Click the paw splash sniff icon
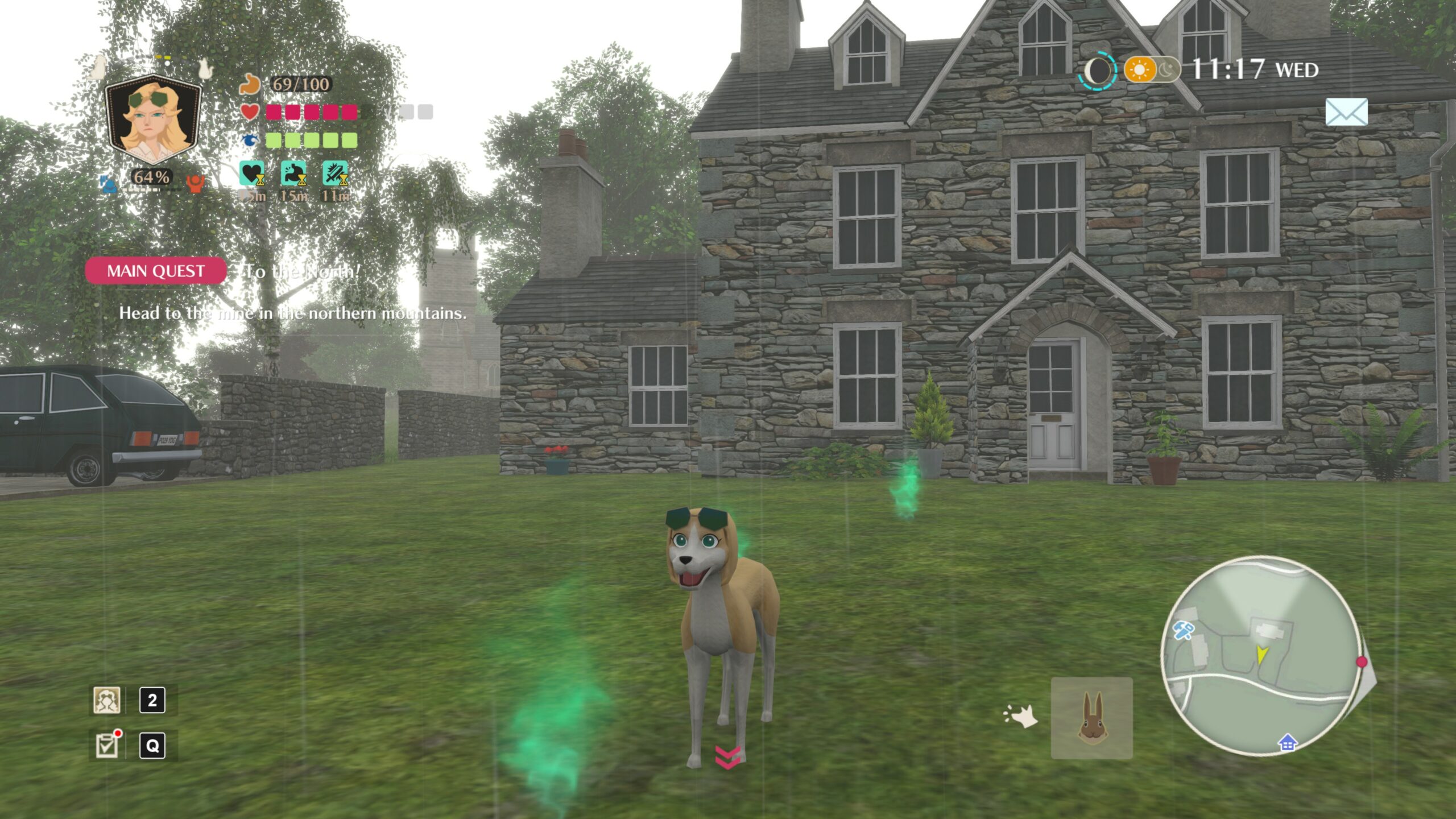The height and width of the screenshot is (819, 1456). 1021,716
